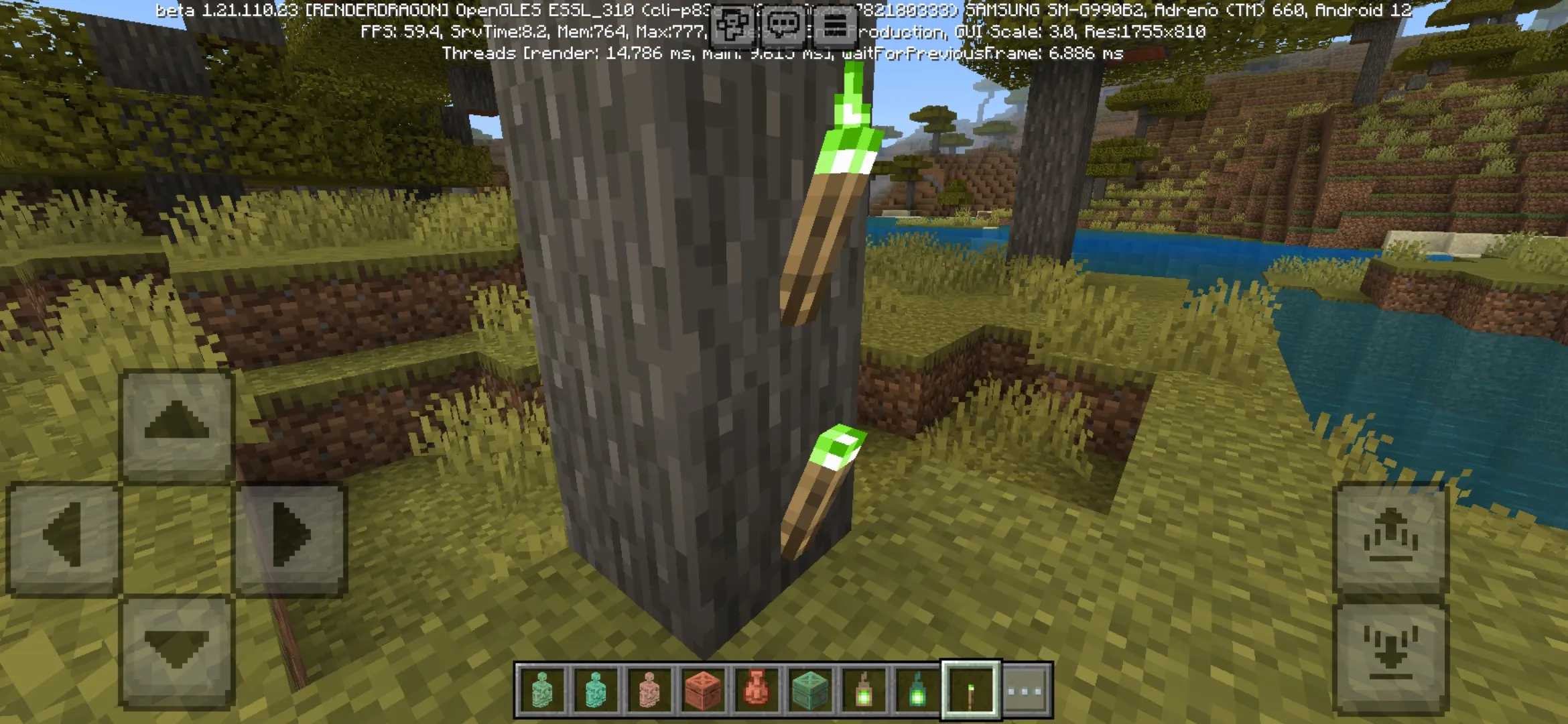Tap the move forward arrow button
Image resolution: width=1568 pixels, height=724 pixels.
(176, 424)
